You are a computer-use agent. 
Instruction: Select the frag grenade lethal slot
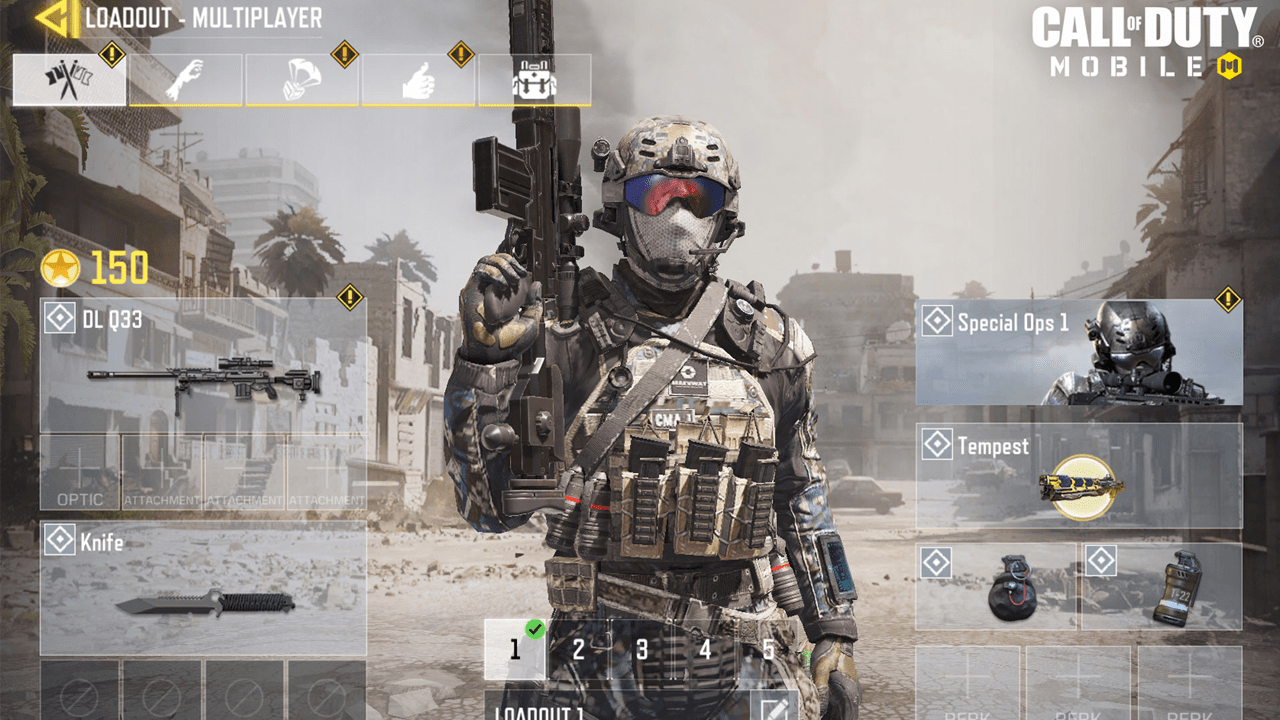click(x=996, y=587)
